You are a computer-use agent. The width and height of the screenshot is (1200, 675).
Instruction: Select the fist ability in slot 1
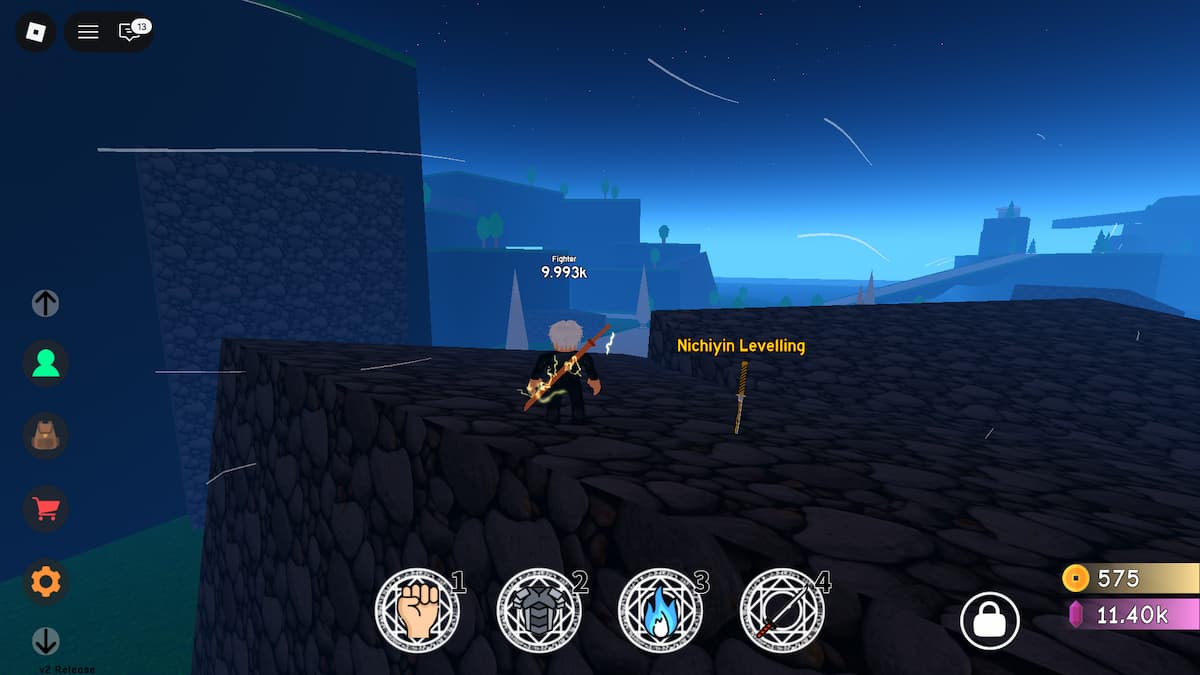click(x=416, y=610)
